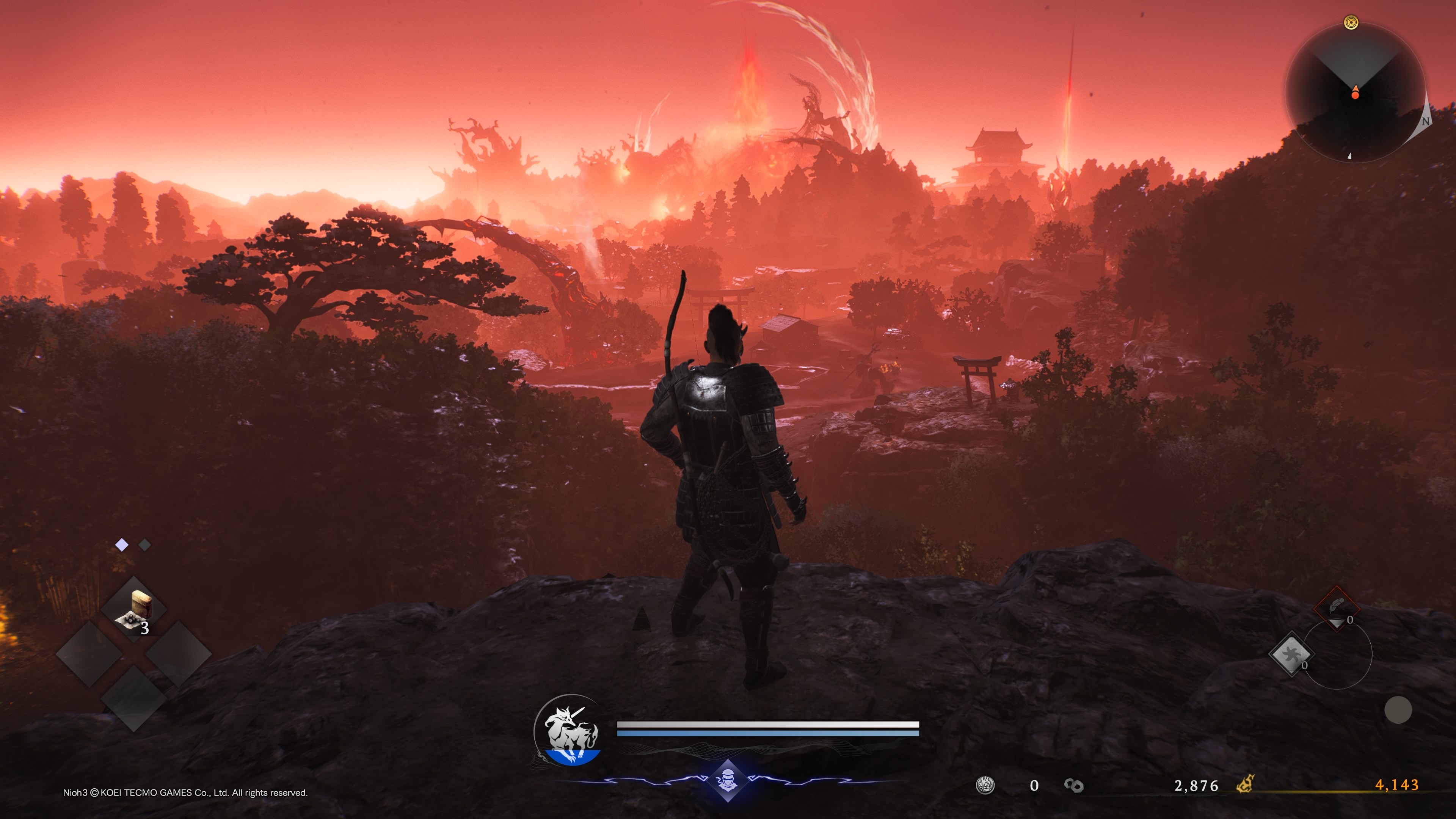Click the ninja style diamond icon
Image resolution: width=1456 pixels, height=819 pixels.
727,781
